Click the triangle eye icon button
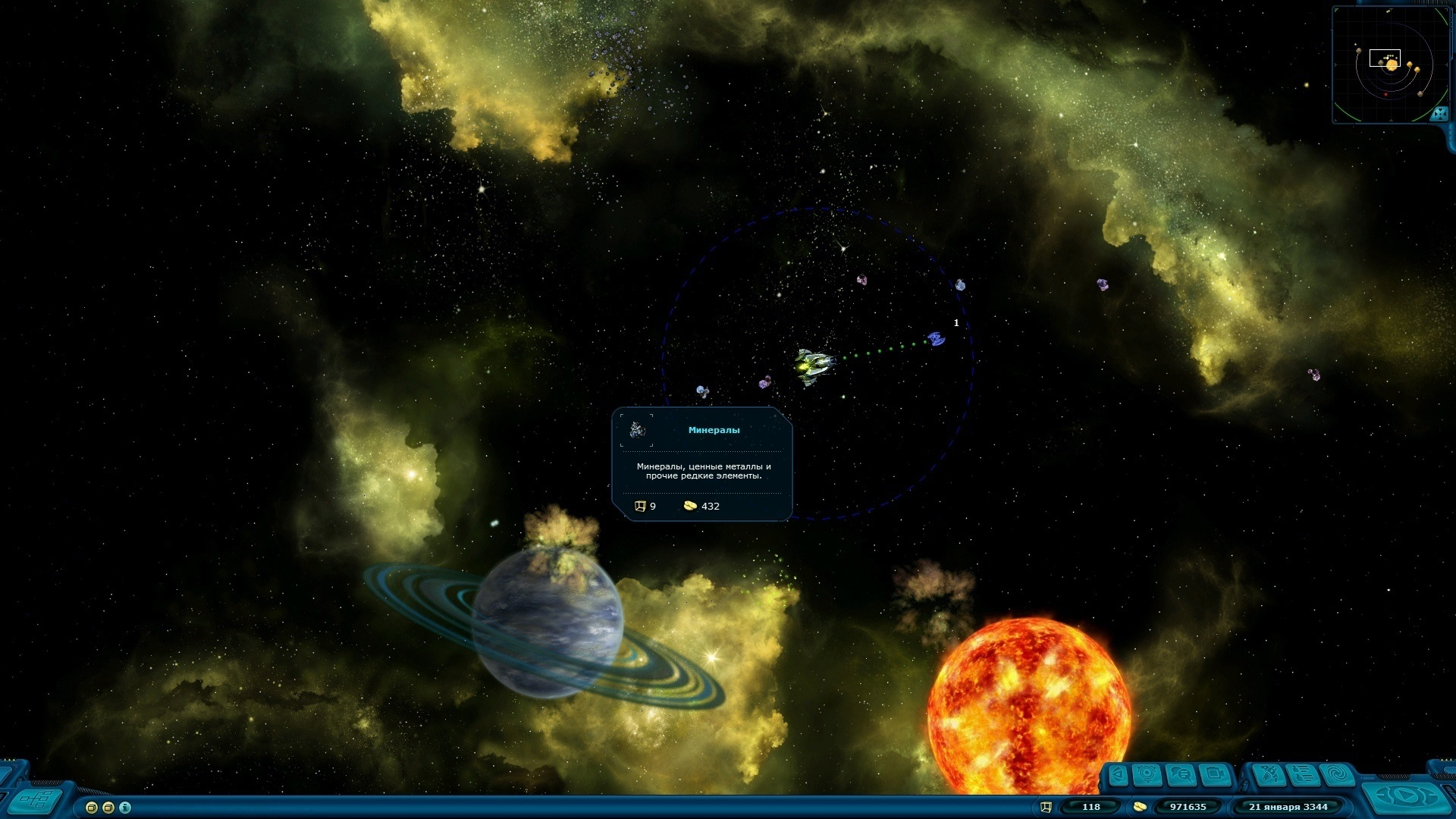 coord(1119,775)
